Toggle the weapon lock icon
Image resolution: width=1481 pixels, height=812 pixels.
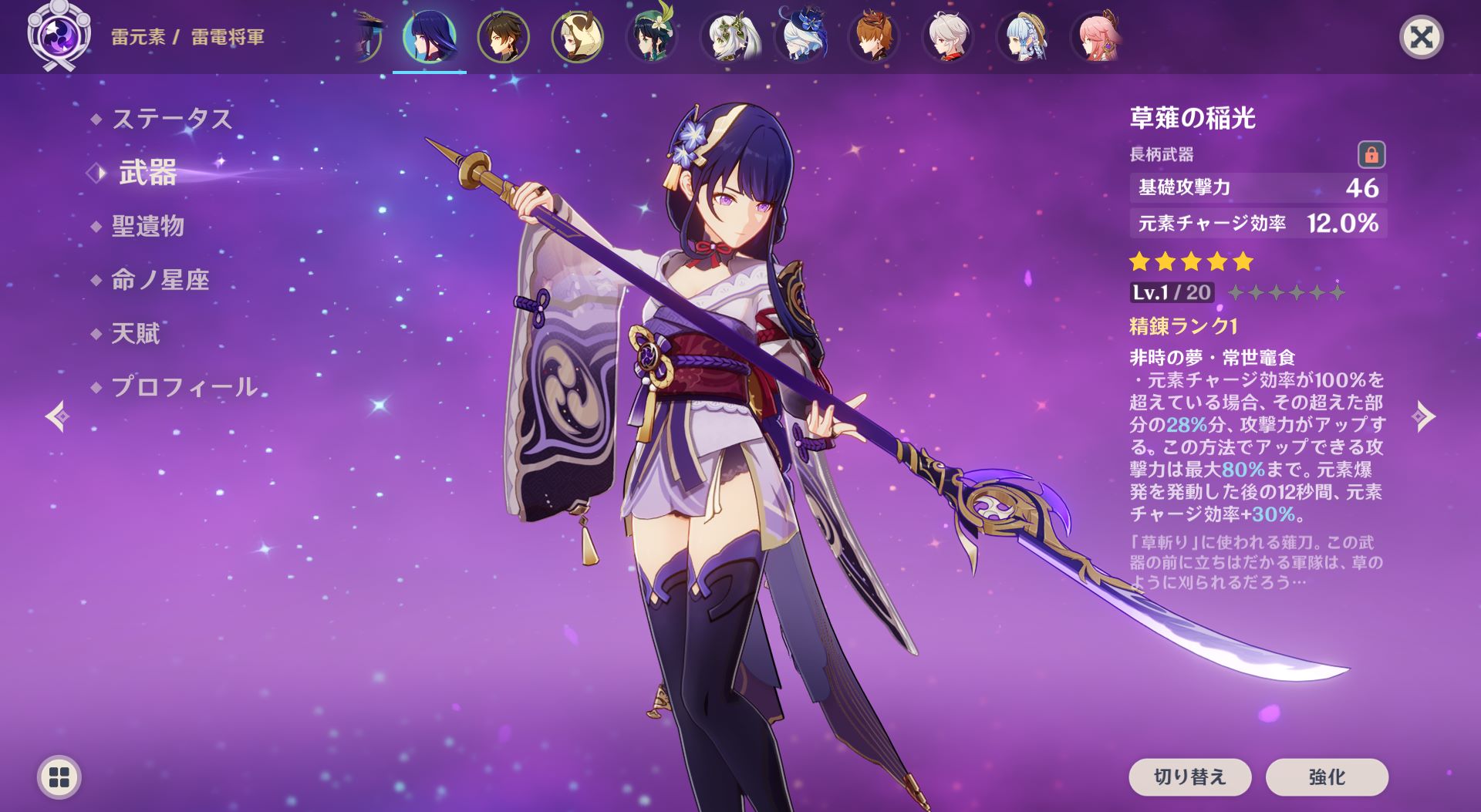1371,155
